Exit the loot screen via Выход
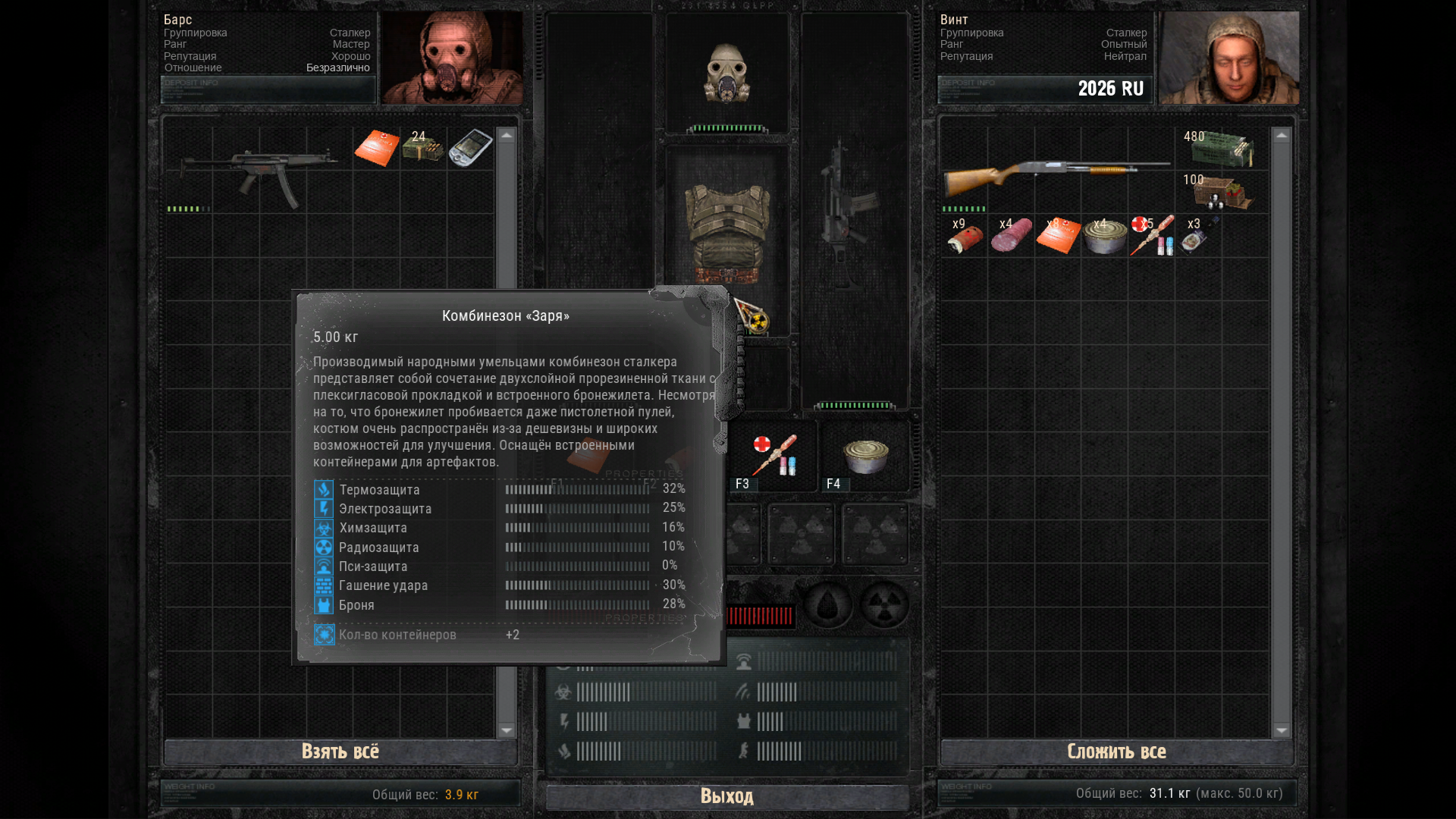Image resolution: width=1456 pixels, height=819 pixels. [x=726, y=796]
